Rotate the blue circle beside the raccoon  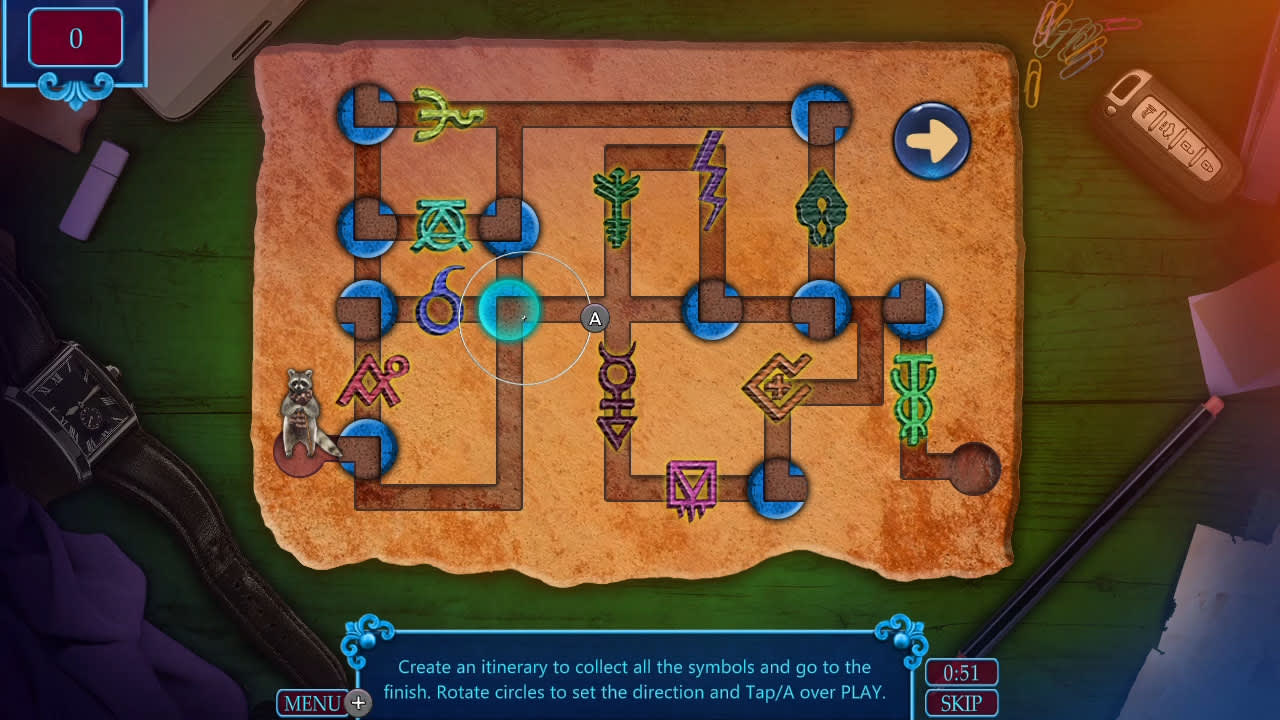367,449
